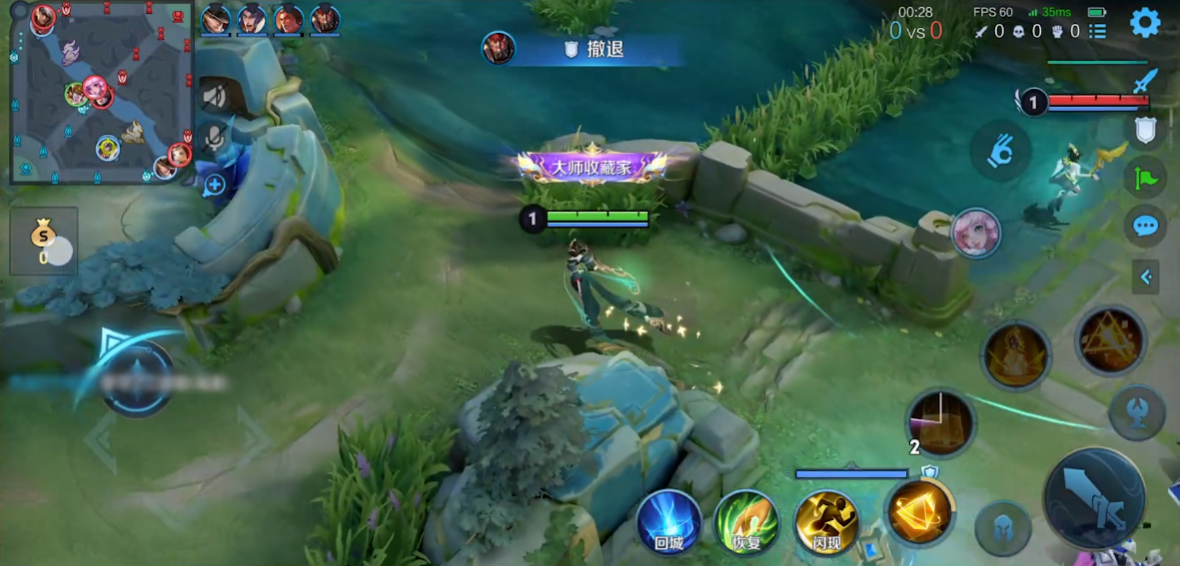This screenshot has width=1180, height=566.
Task: Toggle the muted speaker icon
Action: pos(214,96)
